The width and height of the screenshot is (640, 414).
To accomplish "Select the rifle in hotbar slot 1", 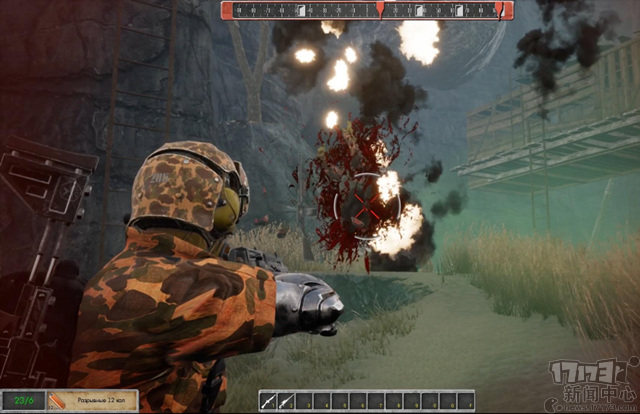I will click(269, 400).
